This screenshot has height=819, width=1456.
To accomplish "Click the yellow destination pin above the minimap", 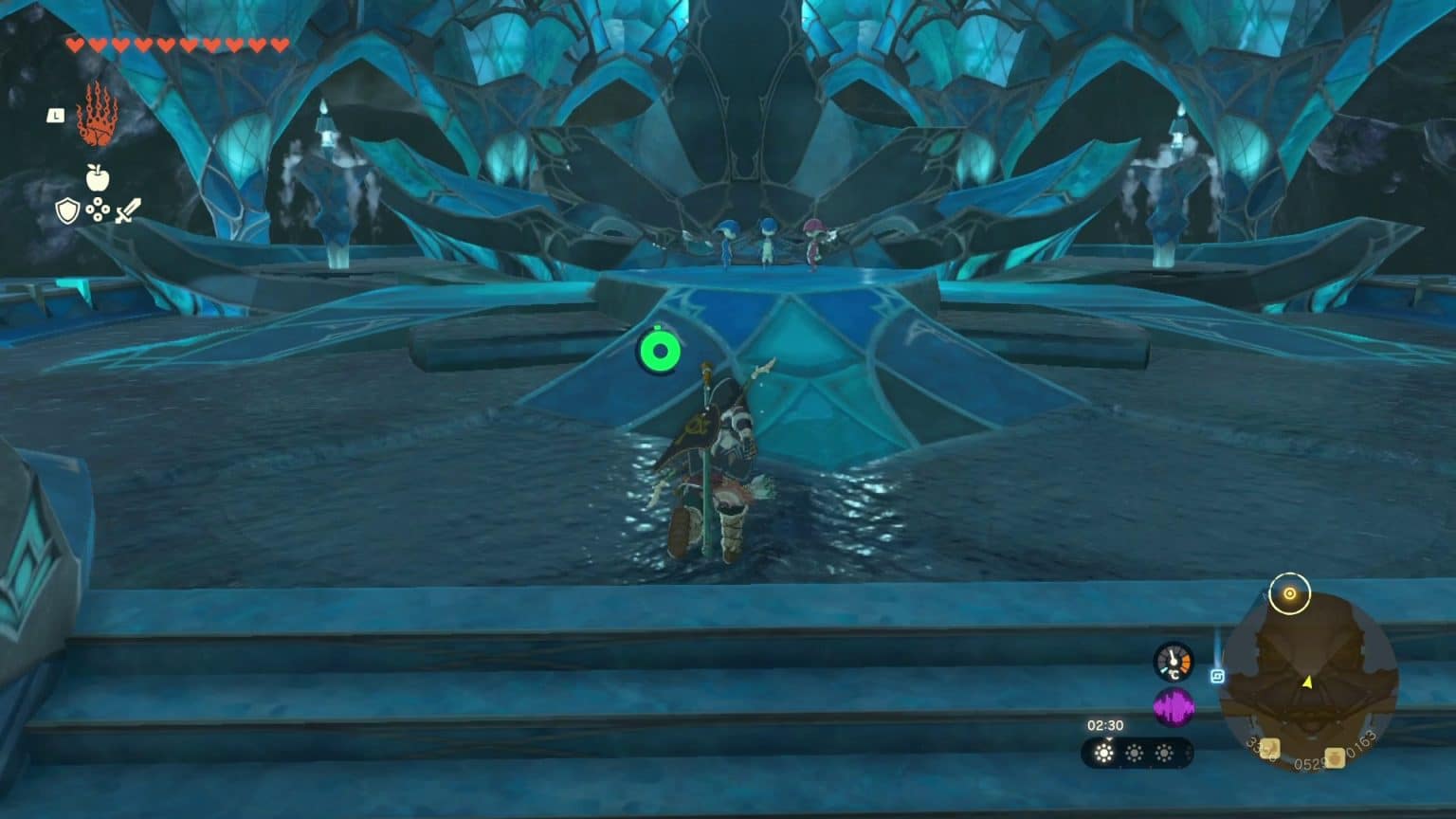I will click(x=1289, y=592).
